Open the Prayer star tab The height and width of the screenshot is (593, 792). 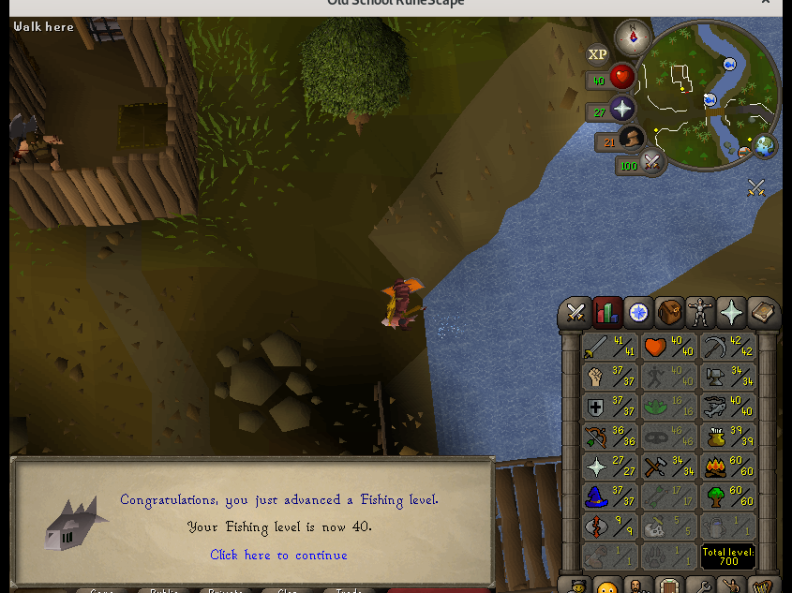tap(731, 313)
